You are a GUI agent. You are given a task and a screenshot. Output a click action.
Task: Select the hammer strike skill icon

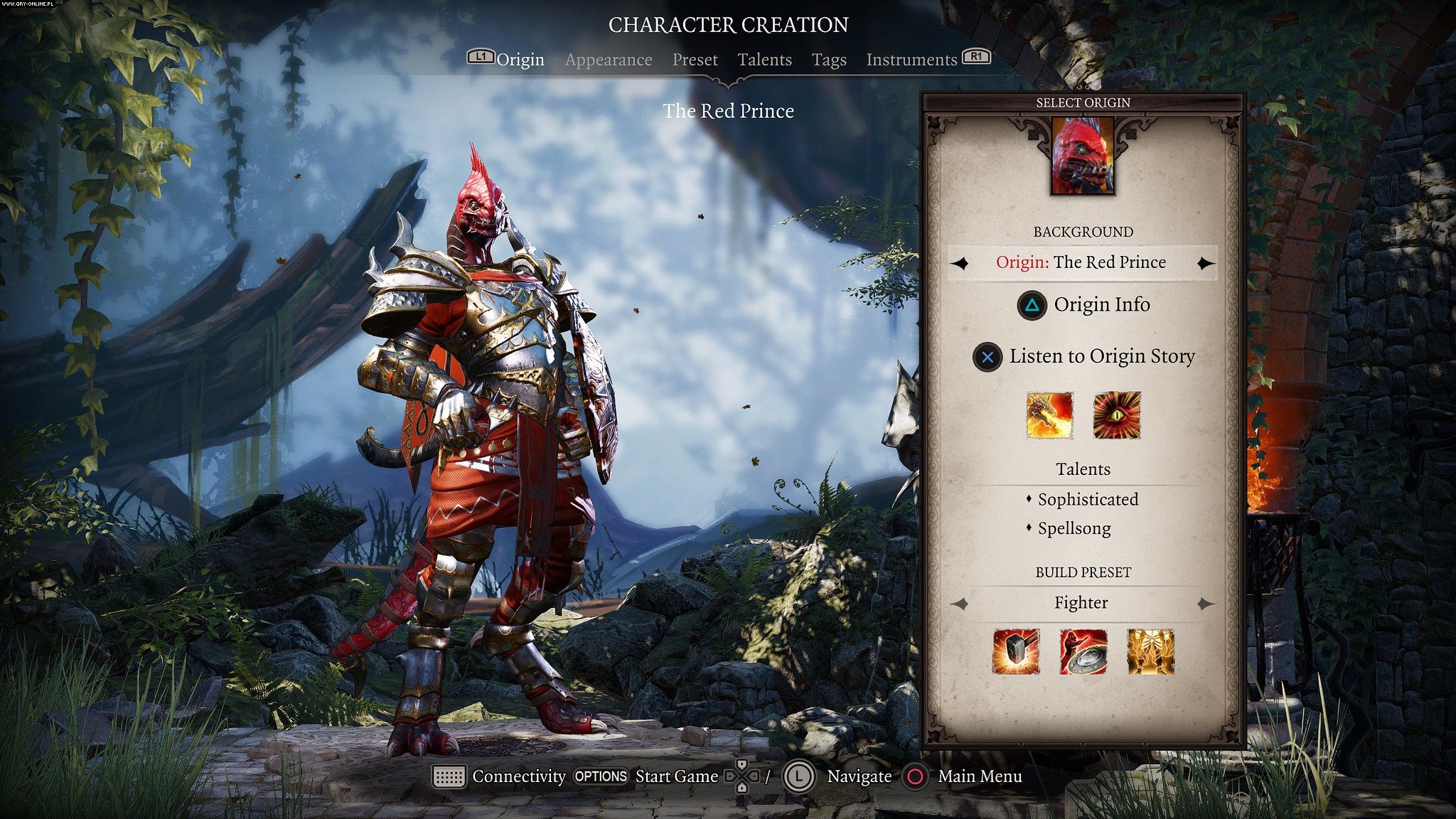coord(1016,651)
